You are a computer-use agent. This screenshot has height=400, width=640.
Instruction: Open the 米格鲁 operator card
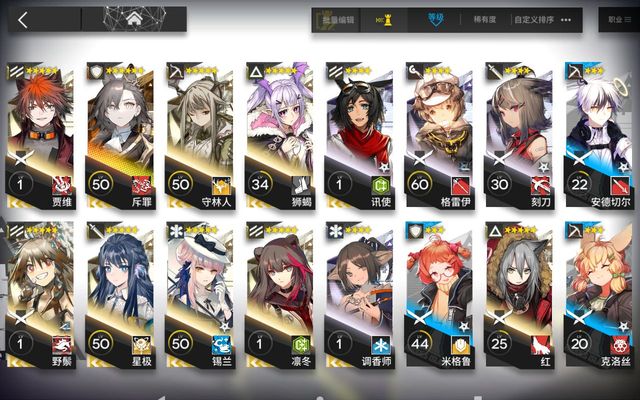437,292
